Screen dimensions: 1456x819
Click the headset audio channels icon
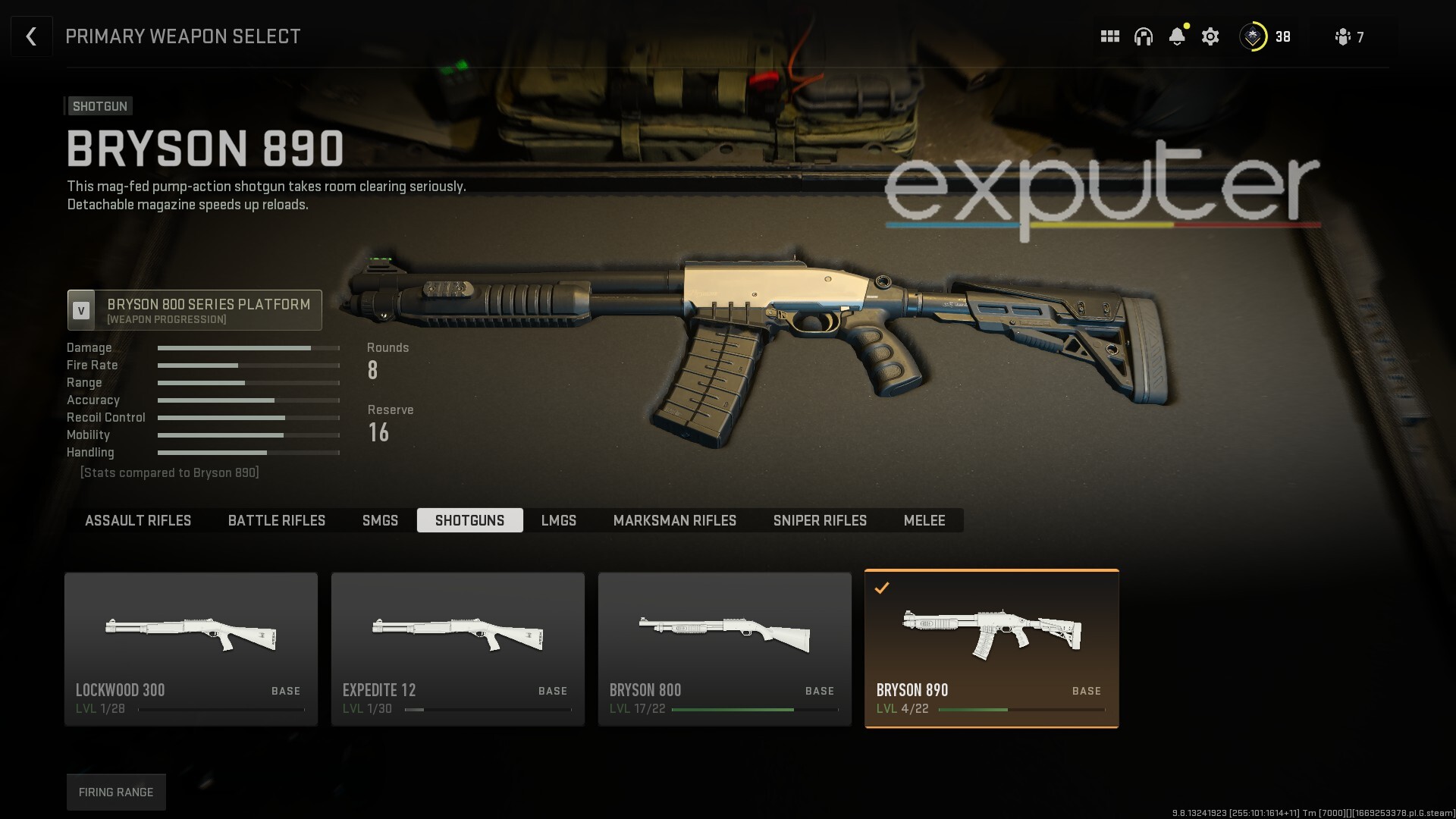coord(1144,36)
